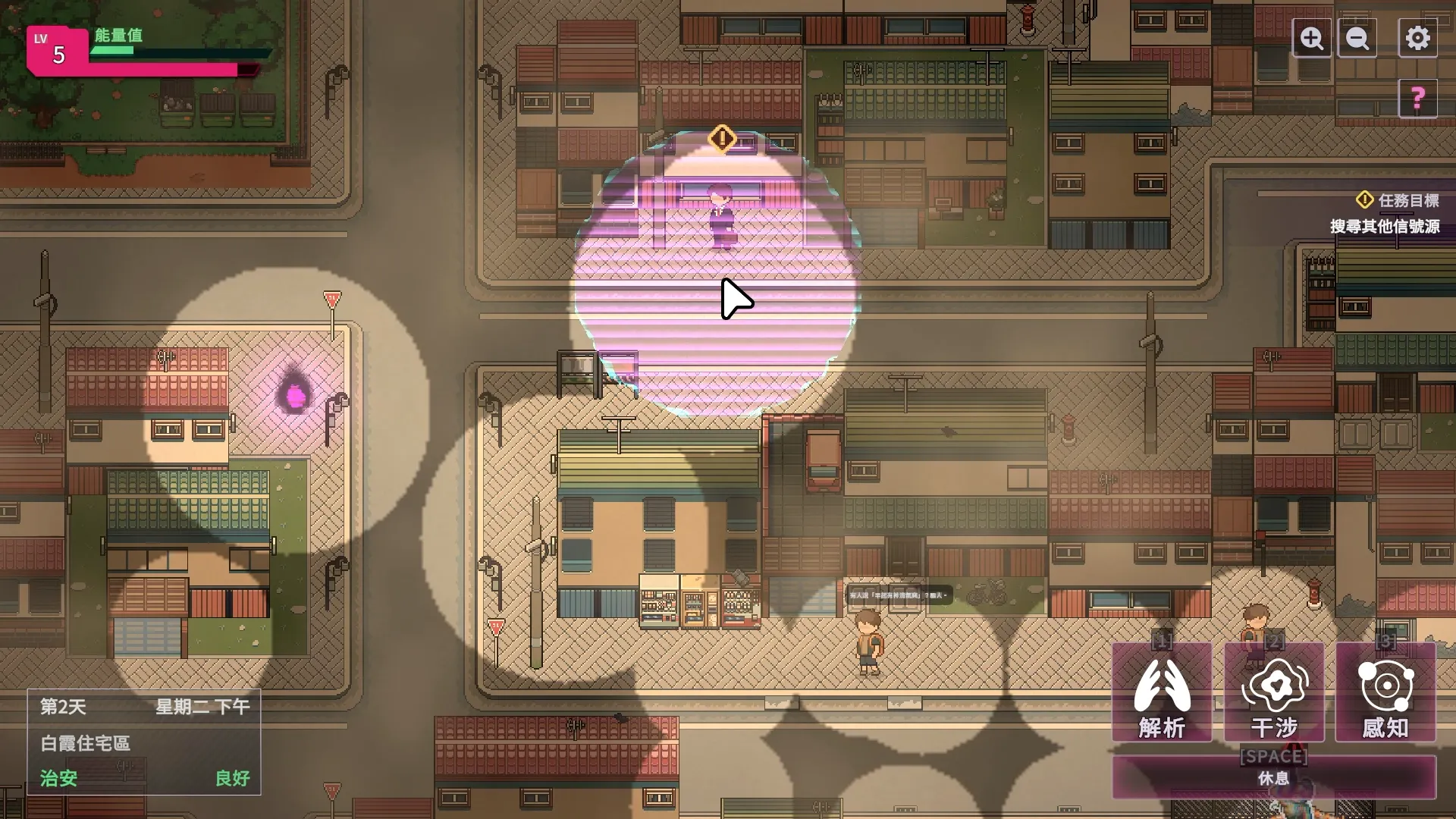1456x819 pixels.
Task: Use the 干涉 interference ability
Action: pos(1274,692)
